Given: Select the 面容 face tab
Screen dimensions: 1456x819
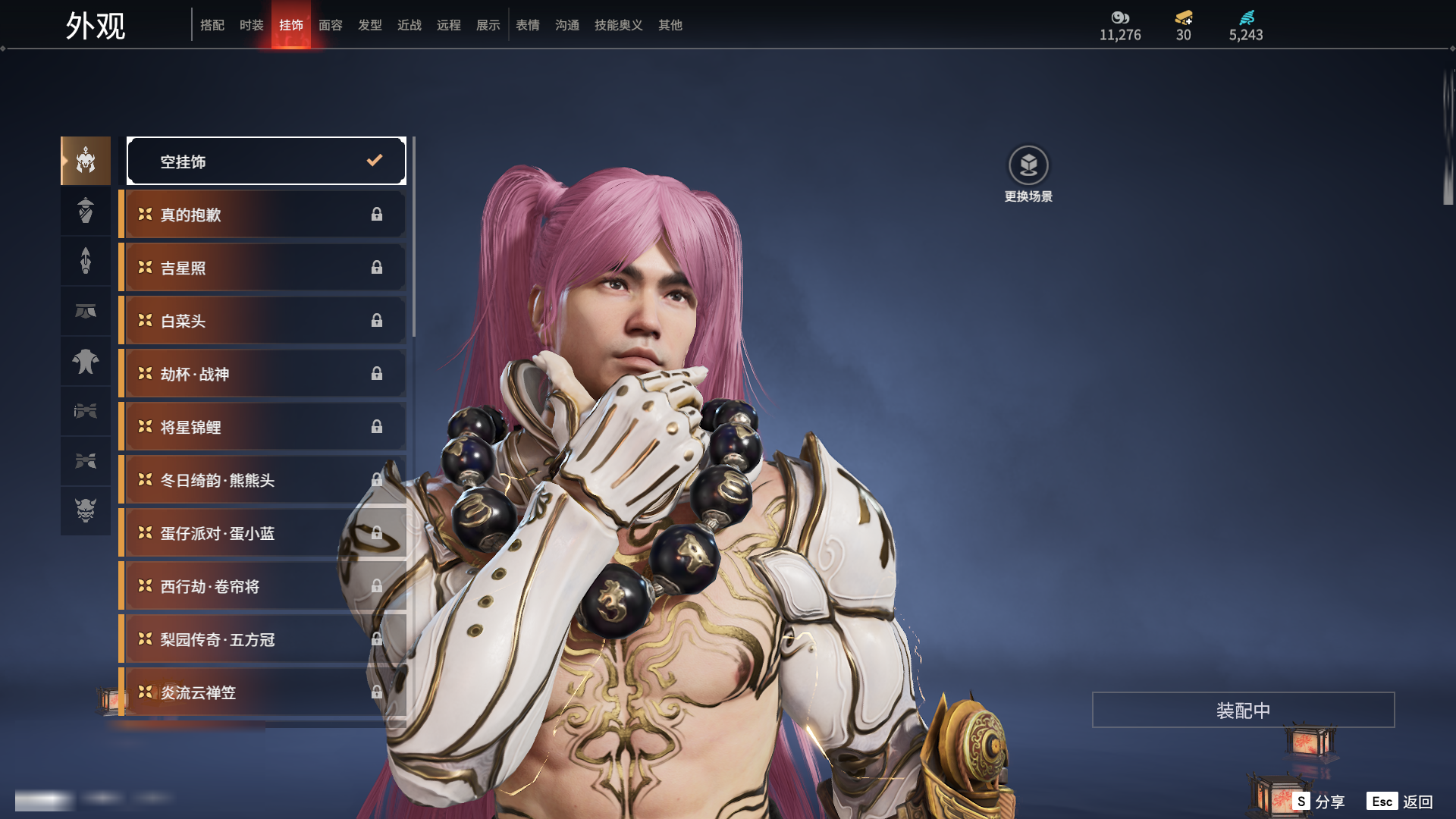Looking at the screenshot, I should (331, 25).
